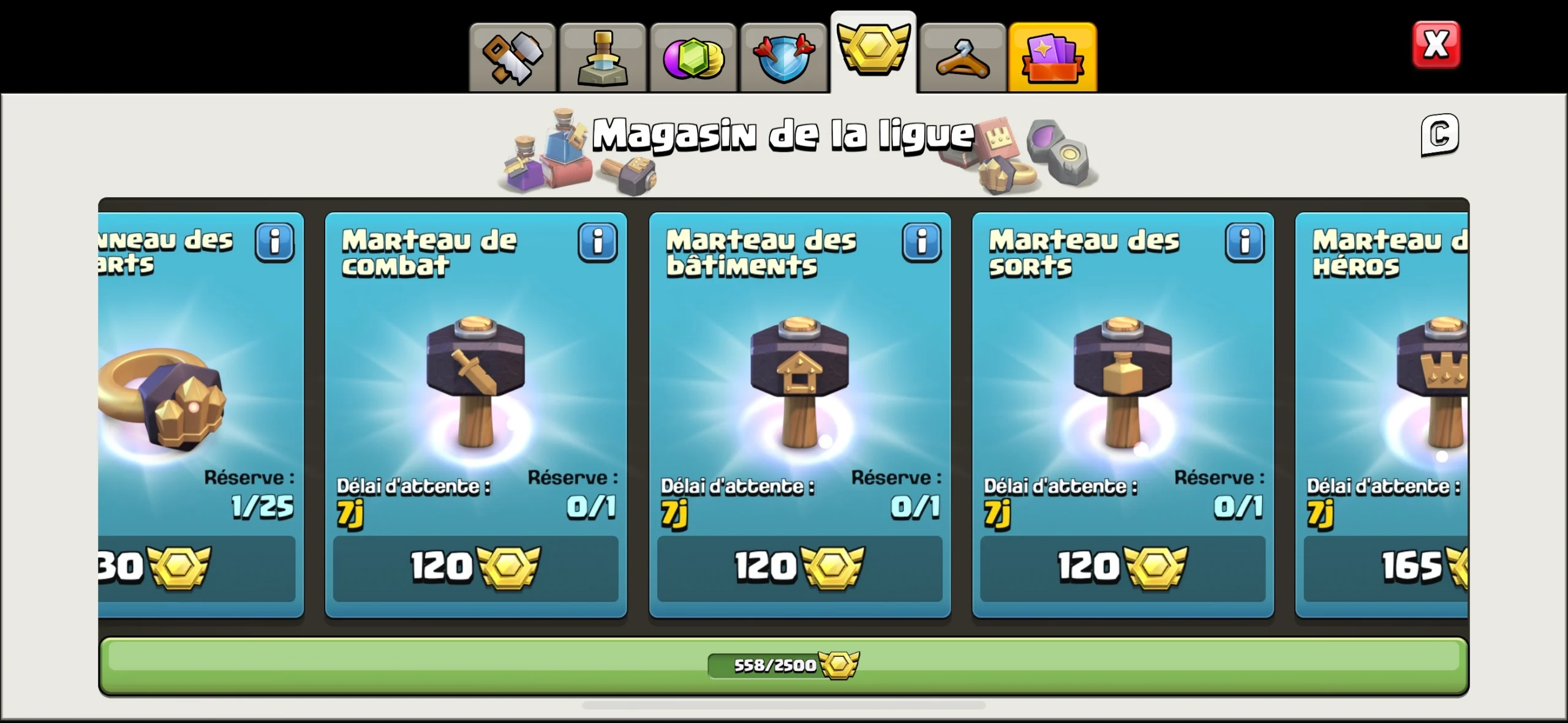Viewport: 1568px width, 723px height.
Task: Open the Resources tab with gem icon
Action: (693, 56)
